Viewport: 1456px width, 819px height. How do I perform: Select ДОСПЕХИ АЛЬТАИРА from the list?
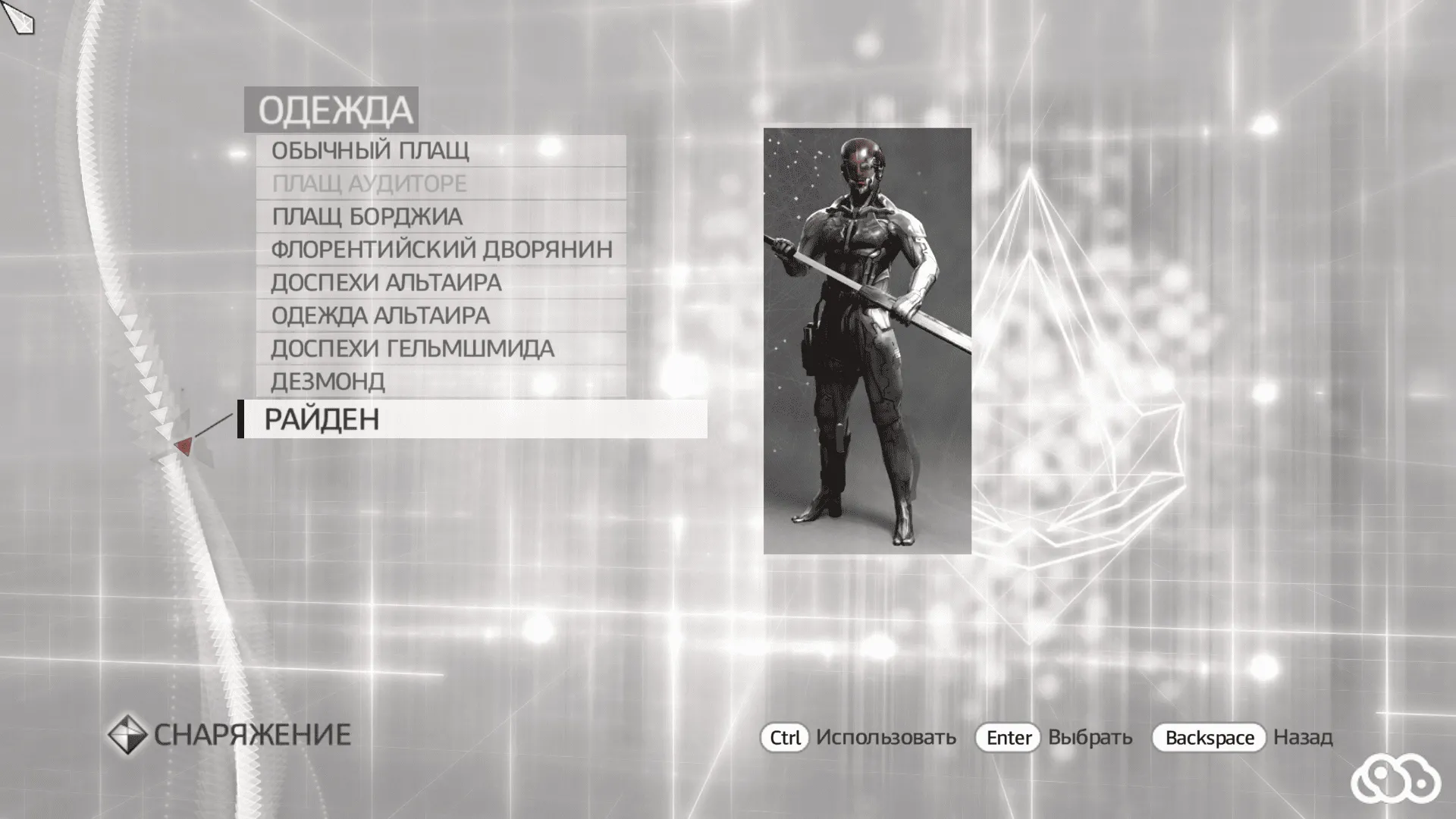pos(387,281)
